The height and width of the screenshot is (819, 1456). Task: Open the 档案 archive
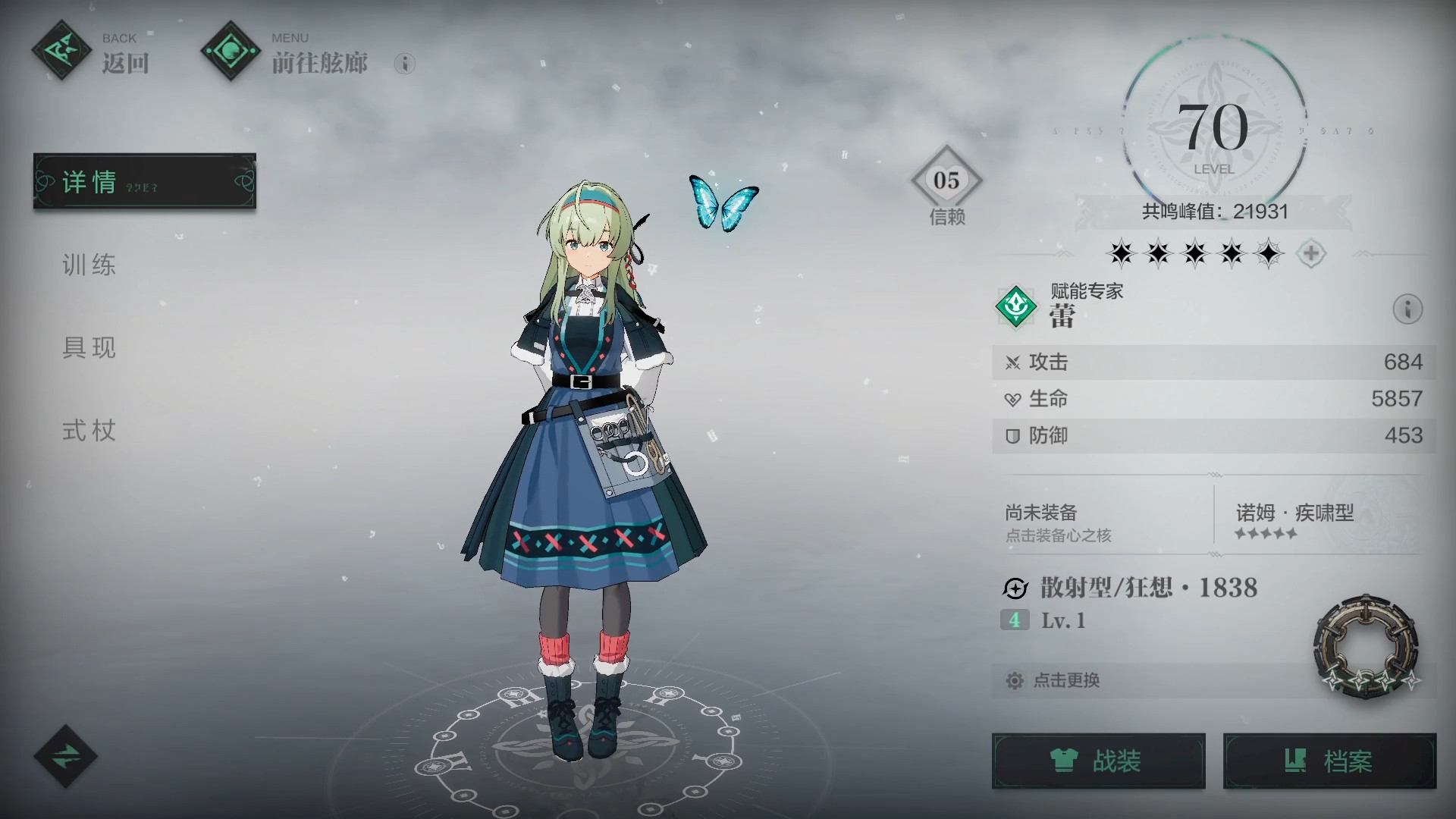click(x=1329, y=761)
